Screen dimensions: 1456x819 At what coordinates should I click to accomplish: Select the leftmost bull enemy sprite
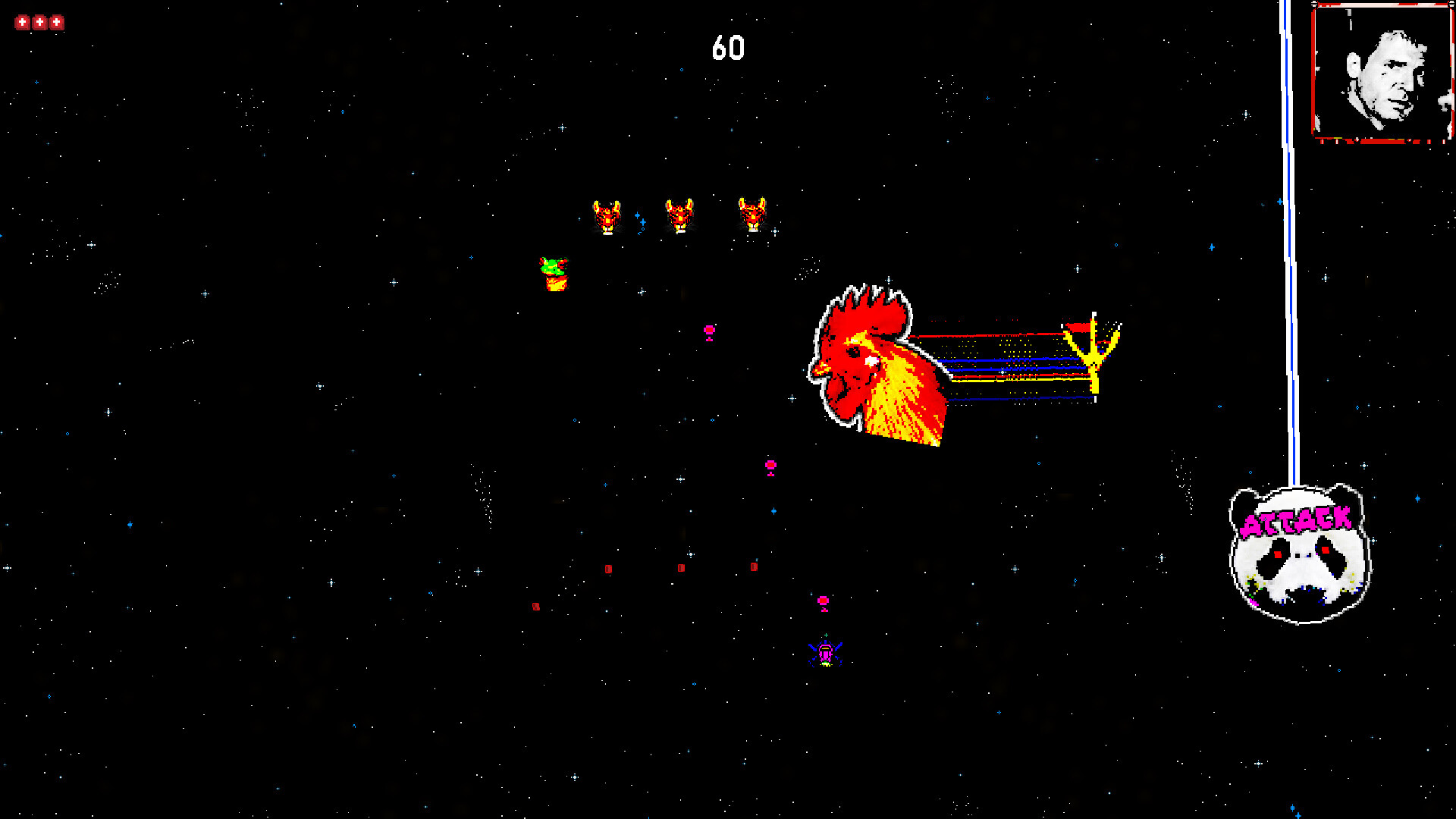607,215
